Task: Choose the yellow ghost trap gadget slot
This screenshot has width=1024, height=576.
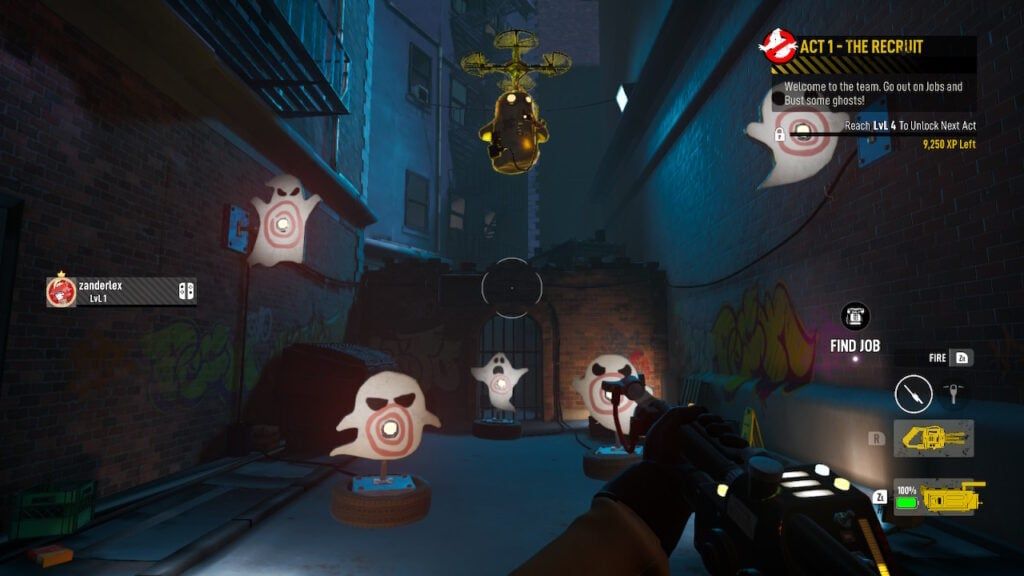Action: [x=934, y=438]
